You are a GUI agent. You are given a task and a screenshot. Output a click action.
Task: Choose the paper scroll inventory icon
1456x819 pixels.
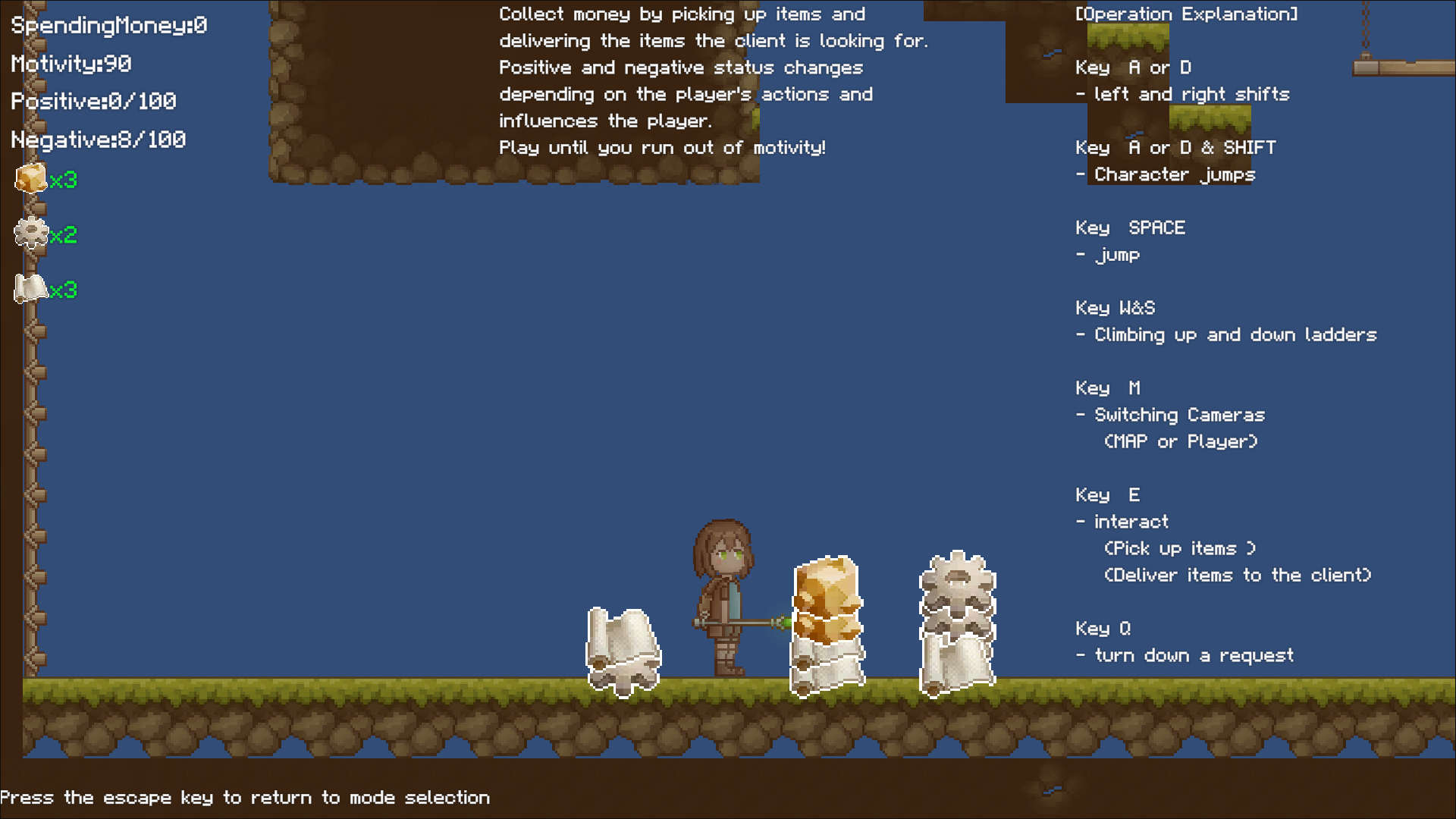pos(31,289)
